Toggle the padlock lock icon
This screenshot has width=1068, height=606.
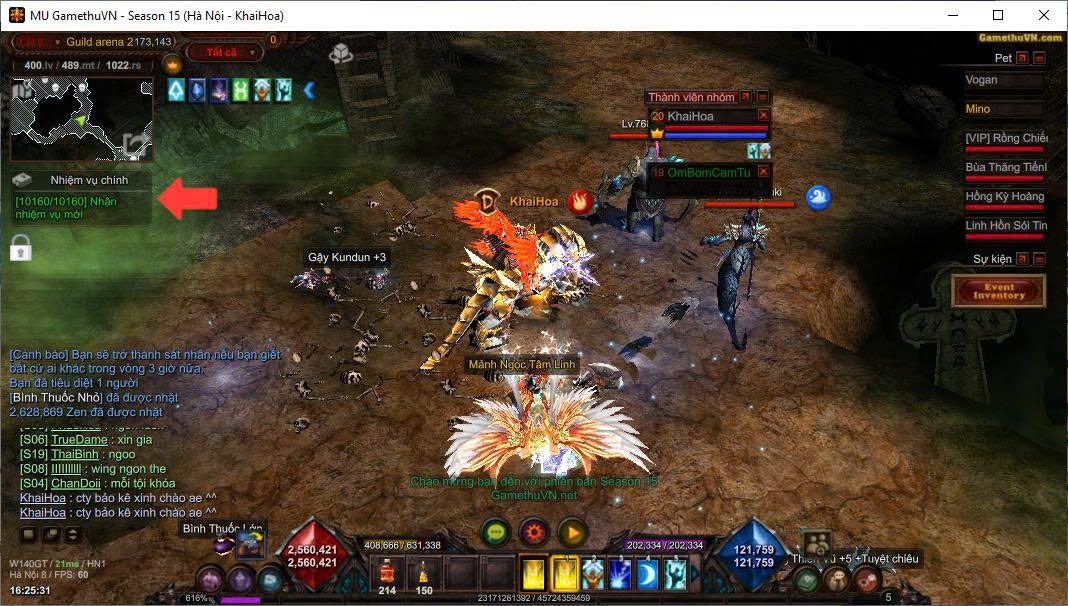pyautogui.click(x=21, y=247)
